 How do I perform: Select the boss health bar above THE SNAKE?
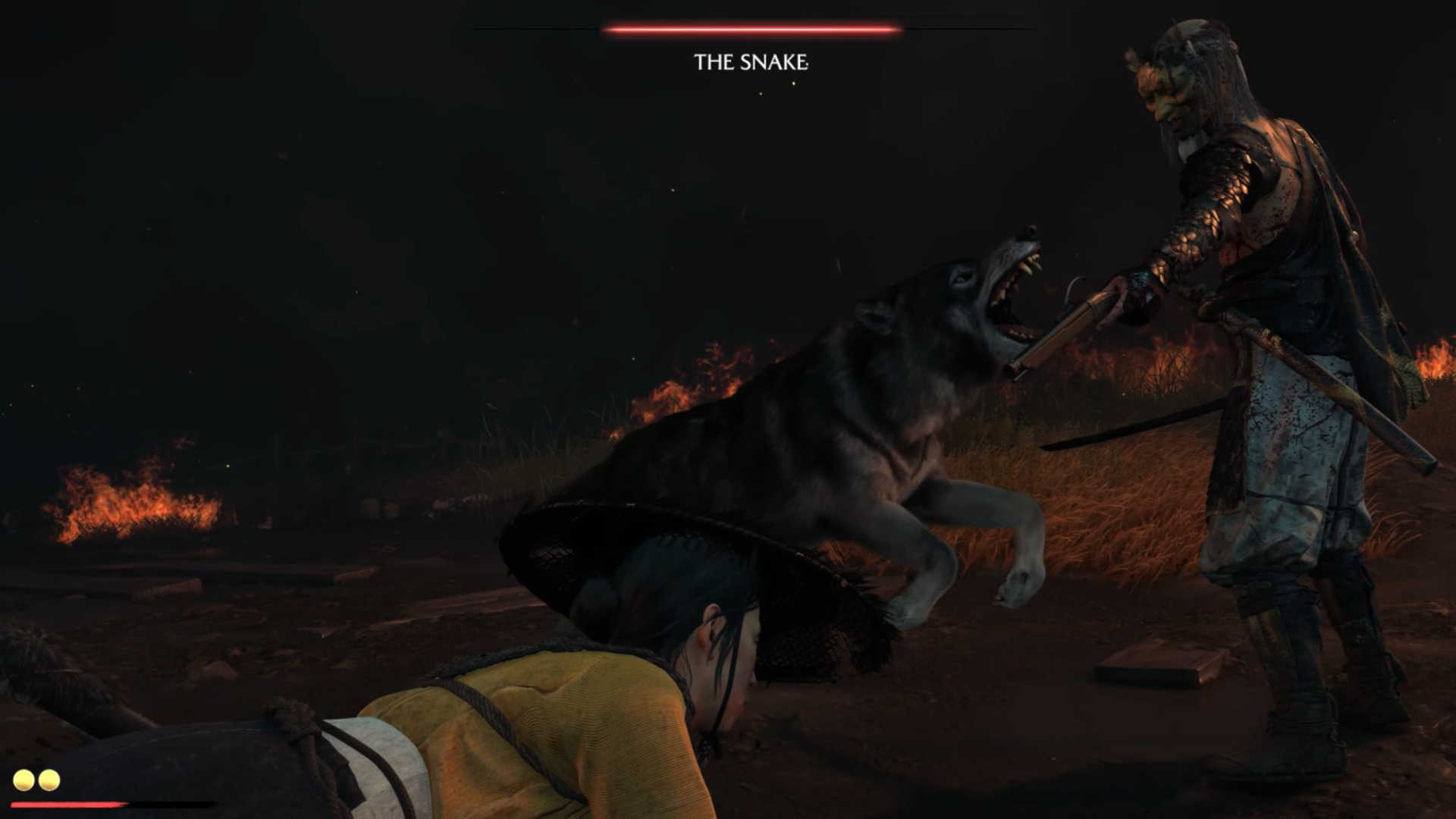coord(747,30)
